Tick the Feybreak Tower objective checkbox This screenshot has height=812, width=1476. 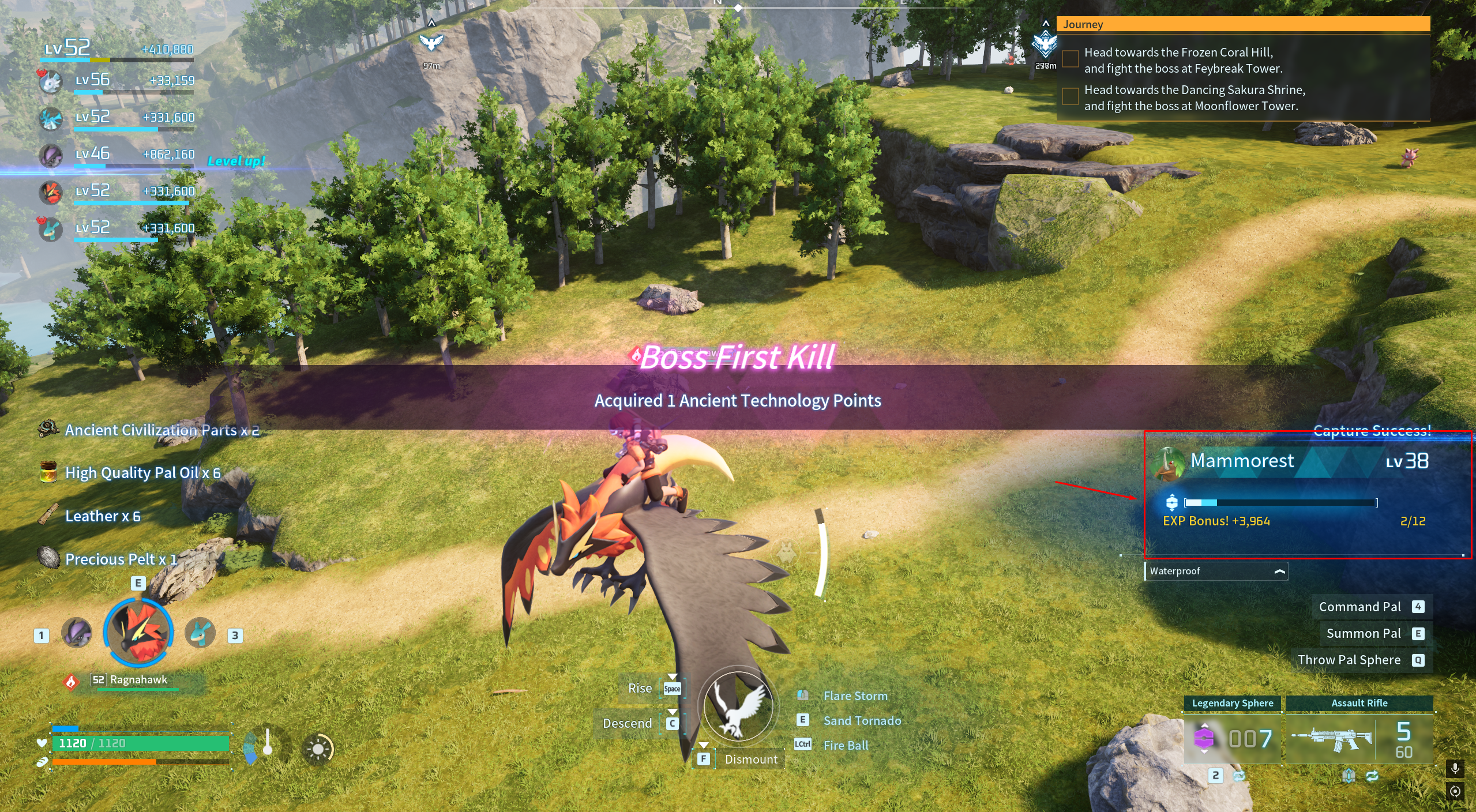point(1071,59)
